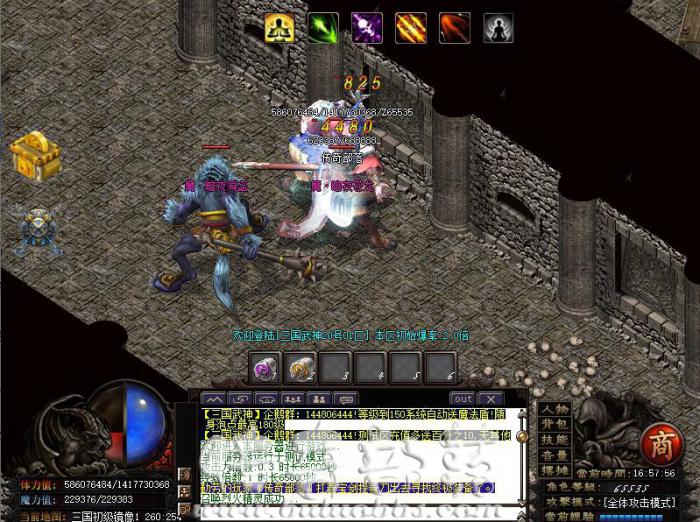Open the golden treasure chest icon
The width and height of the screenshot is (700, 522).
[35, 155]
